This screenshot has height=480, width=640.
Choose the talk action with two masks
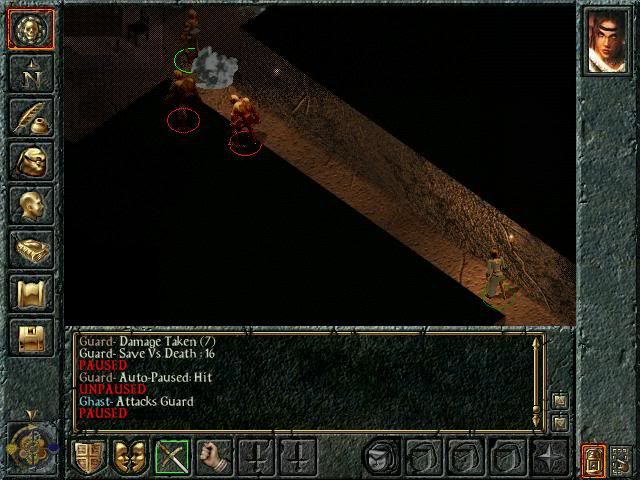click(x=130, y=458)
